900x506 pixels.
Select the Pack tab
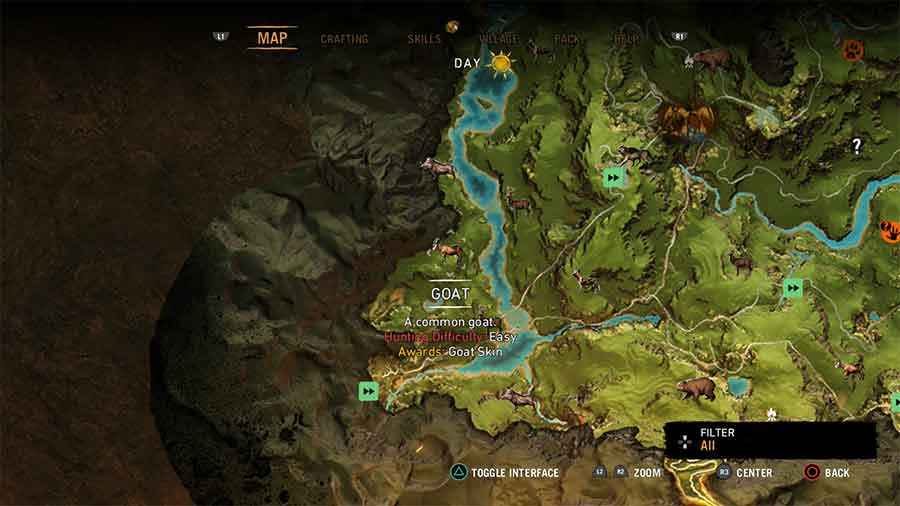point(567,39)
